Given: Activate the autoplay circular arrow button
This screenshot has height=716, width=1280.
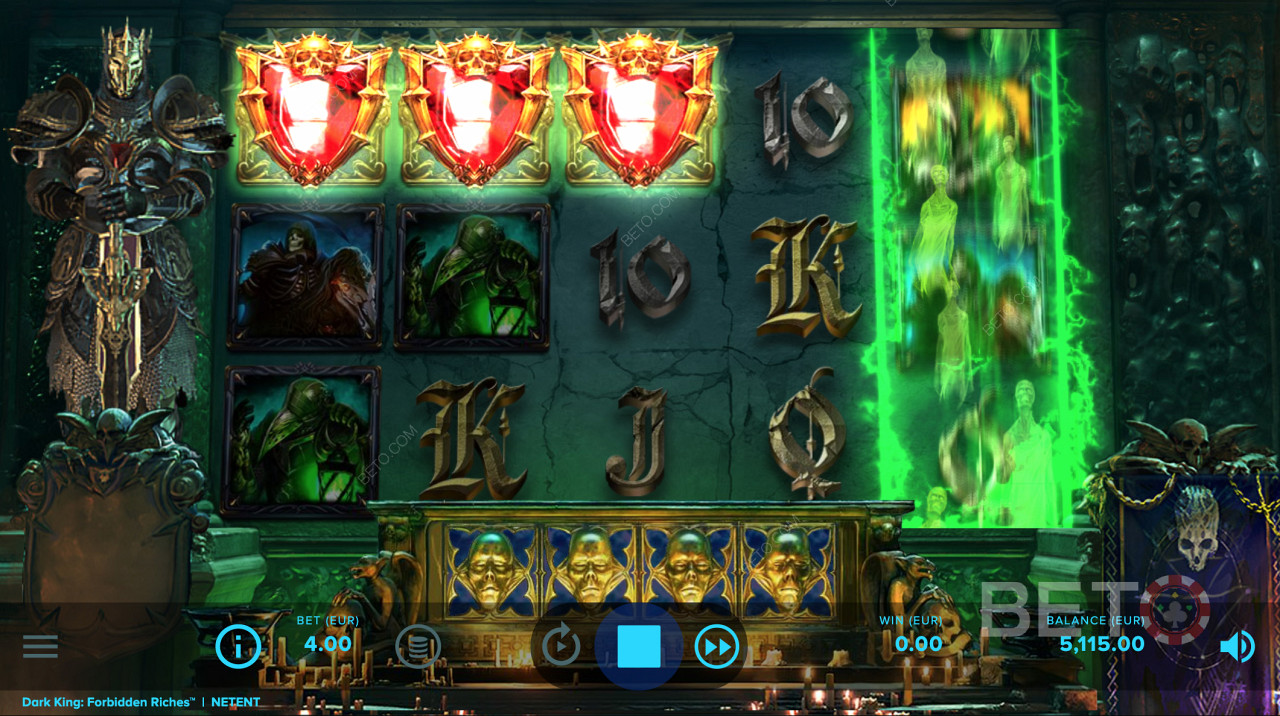Looking at the screenshot, I should 561,646.
